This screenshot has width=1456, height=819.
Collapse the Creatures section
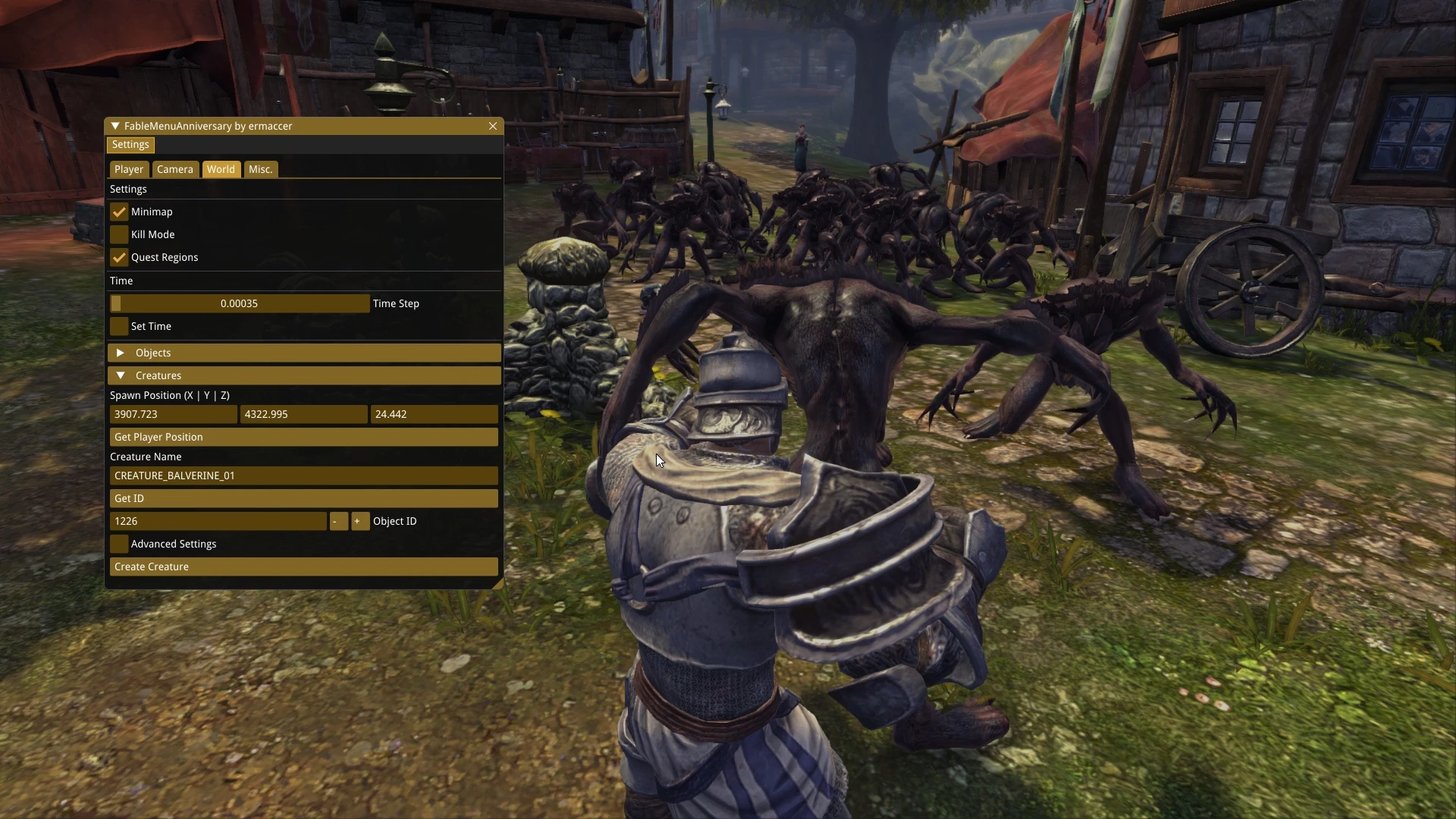click(121, 375)
